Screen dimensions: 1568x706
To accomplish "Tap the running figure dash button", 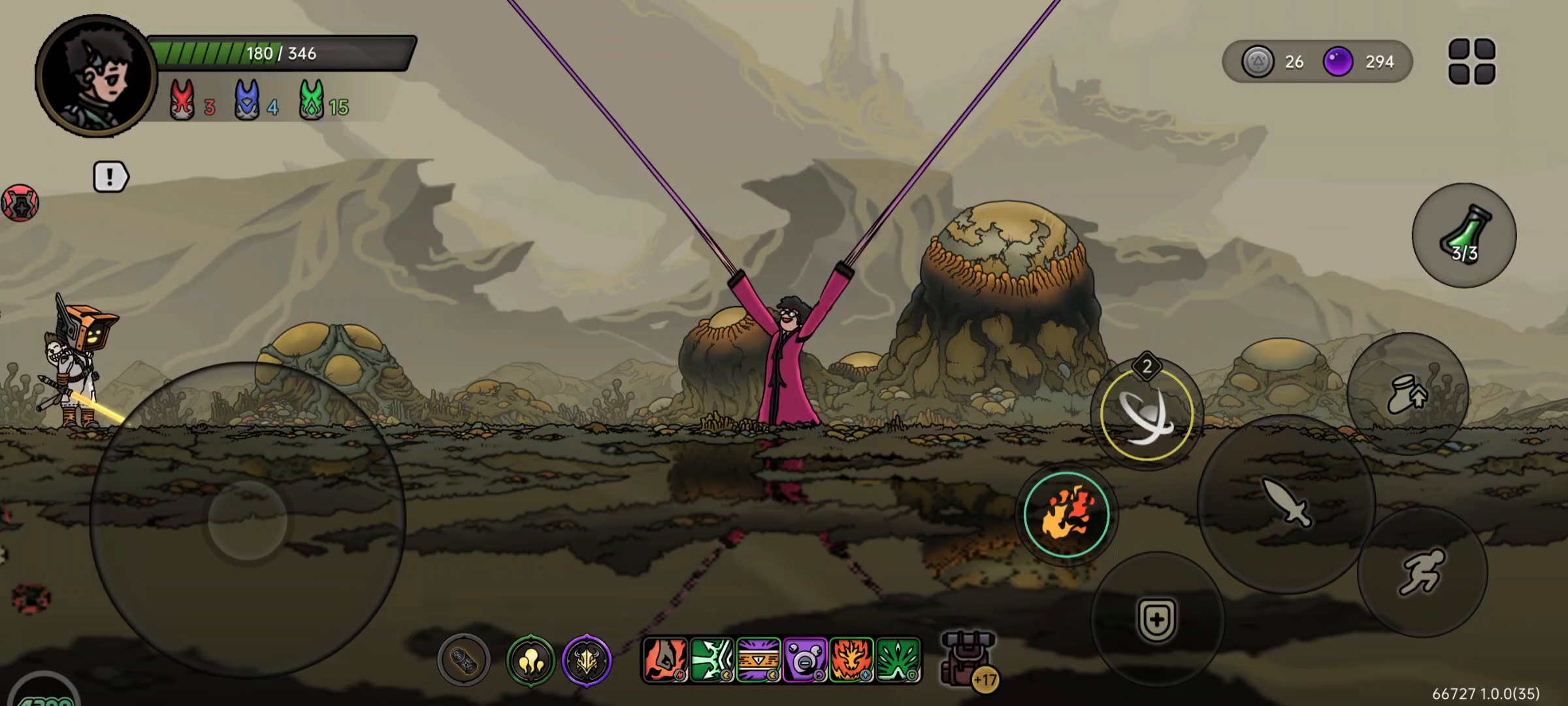I will point(1422,572).
